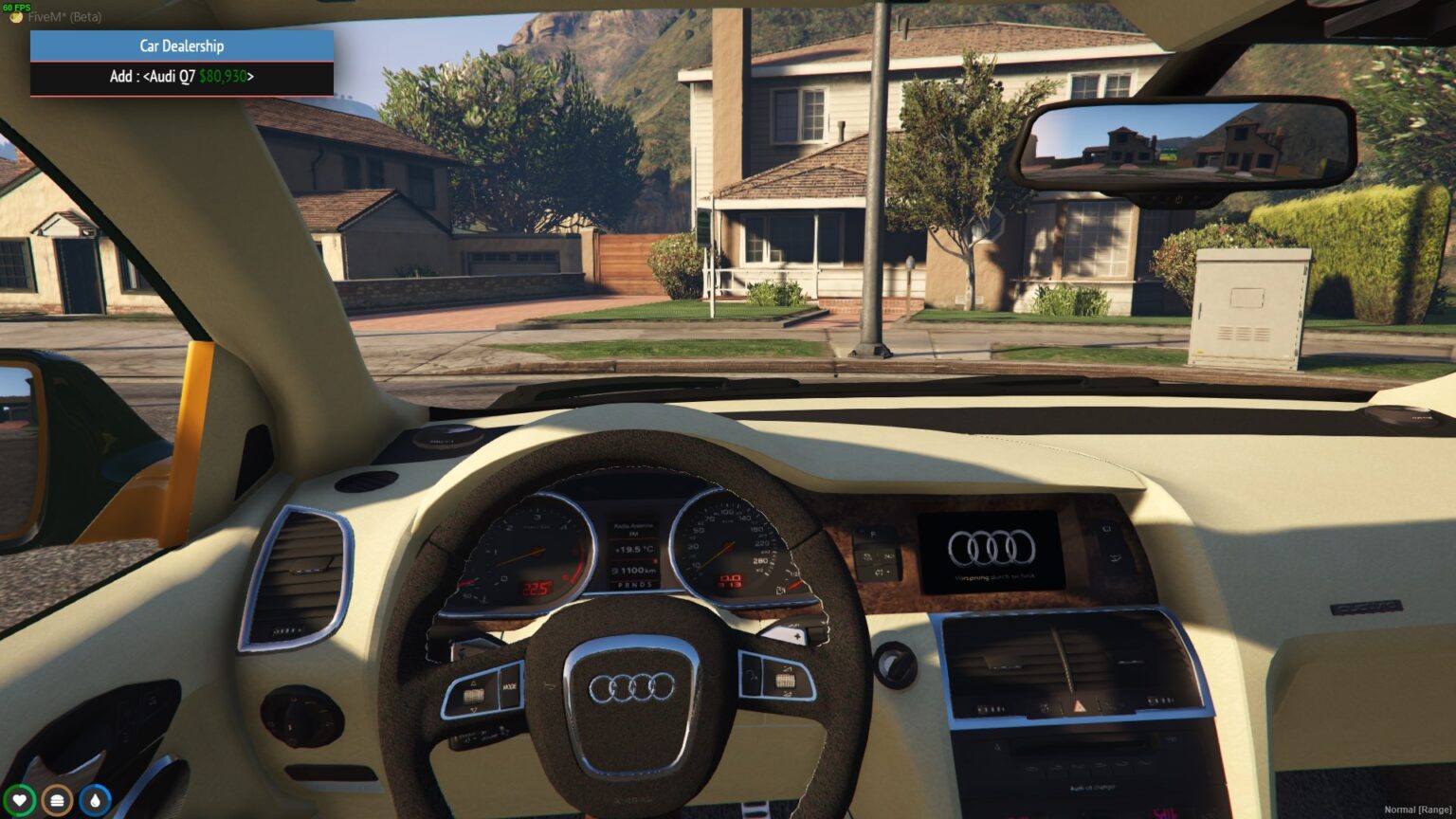Viewport: 1456px width, 819px height.
Task: Click the up arrow on the left wheel spoke
Action: [x=474, y=682]
